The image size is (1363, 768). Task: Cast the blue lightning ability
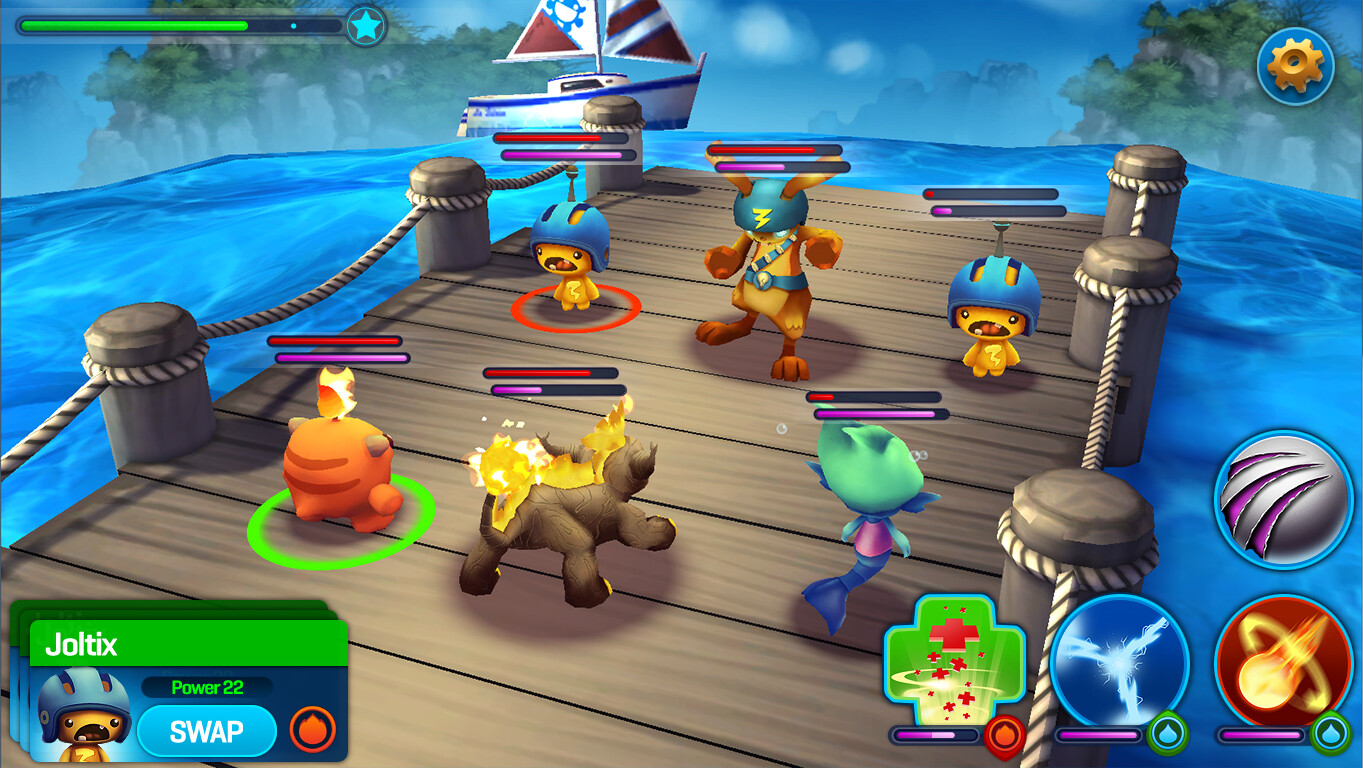(1119, 662)
